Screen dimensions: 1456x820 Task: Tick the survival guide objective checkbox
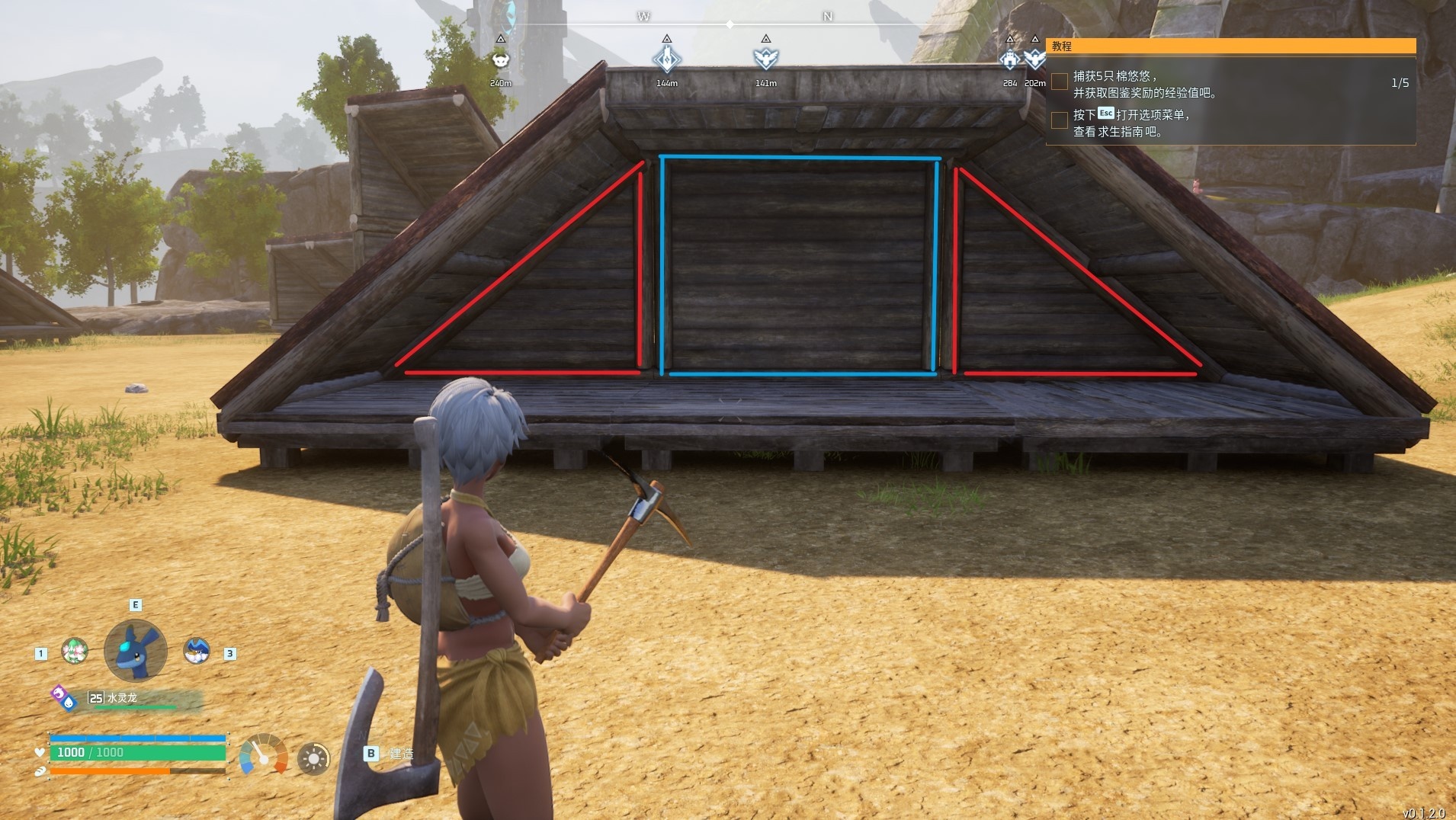coord(1060,120)
